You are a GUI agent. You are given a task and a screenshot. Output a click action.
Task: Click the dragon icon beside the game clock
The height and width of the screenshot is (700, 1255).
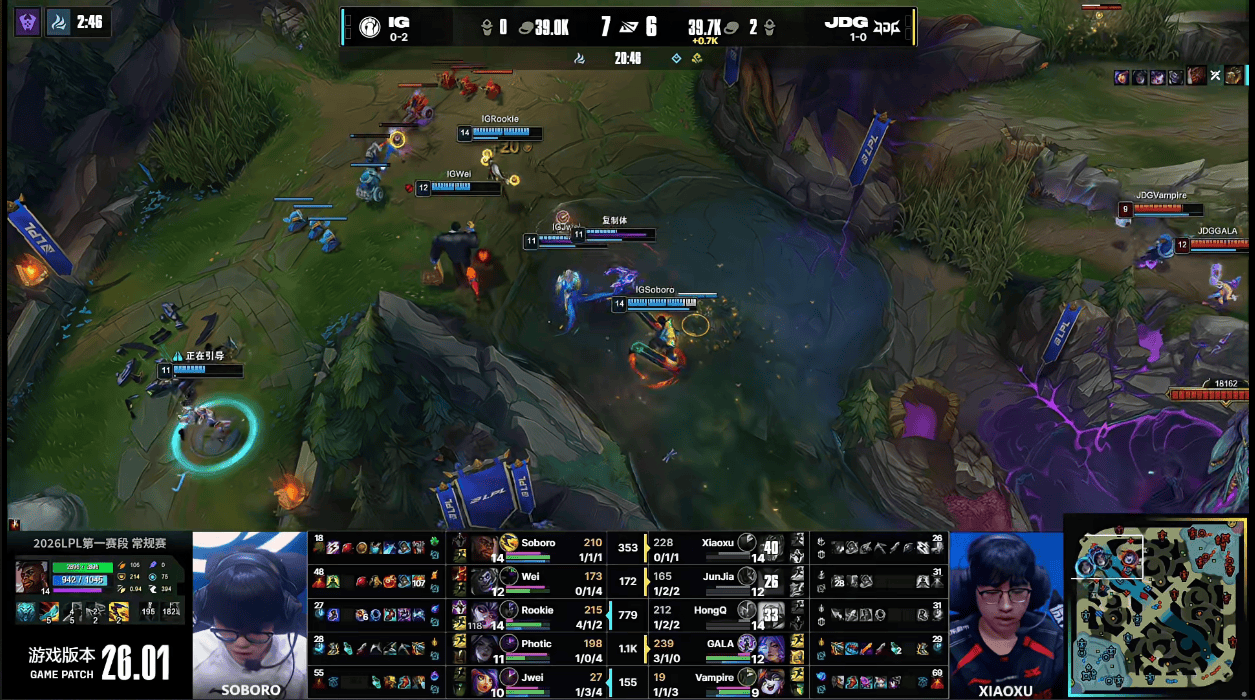click(579, 59)
